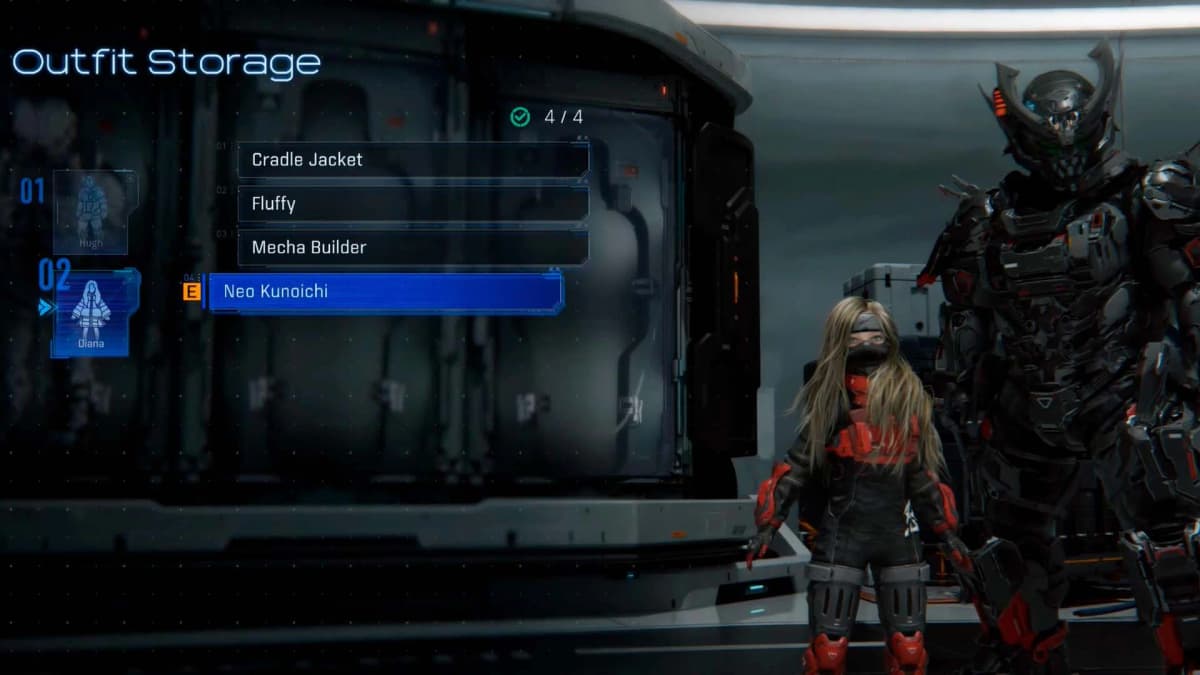1200x675 pixels.
Task: Pick the Mecha Builder outfit
Action: pyautogui.click(x=412, y=247)
